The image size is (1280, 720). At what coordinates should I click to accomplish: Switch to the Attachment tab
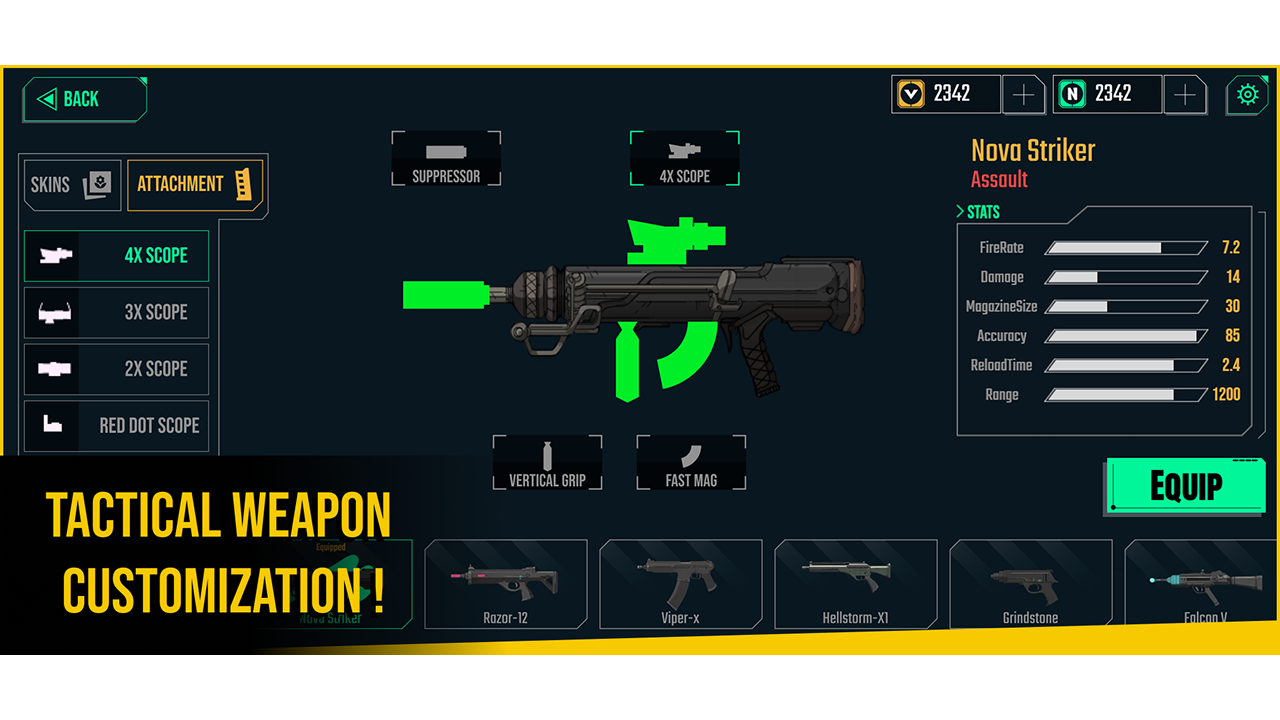(195, 184)
